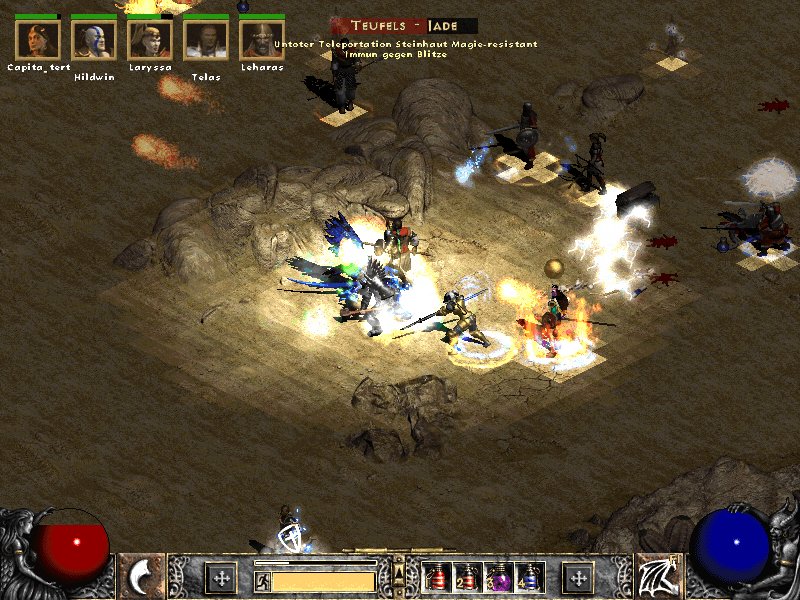The image size is (800, 600).
Task: Select Leharas's portrait
Action: (262, 39)
